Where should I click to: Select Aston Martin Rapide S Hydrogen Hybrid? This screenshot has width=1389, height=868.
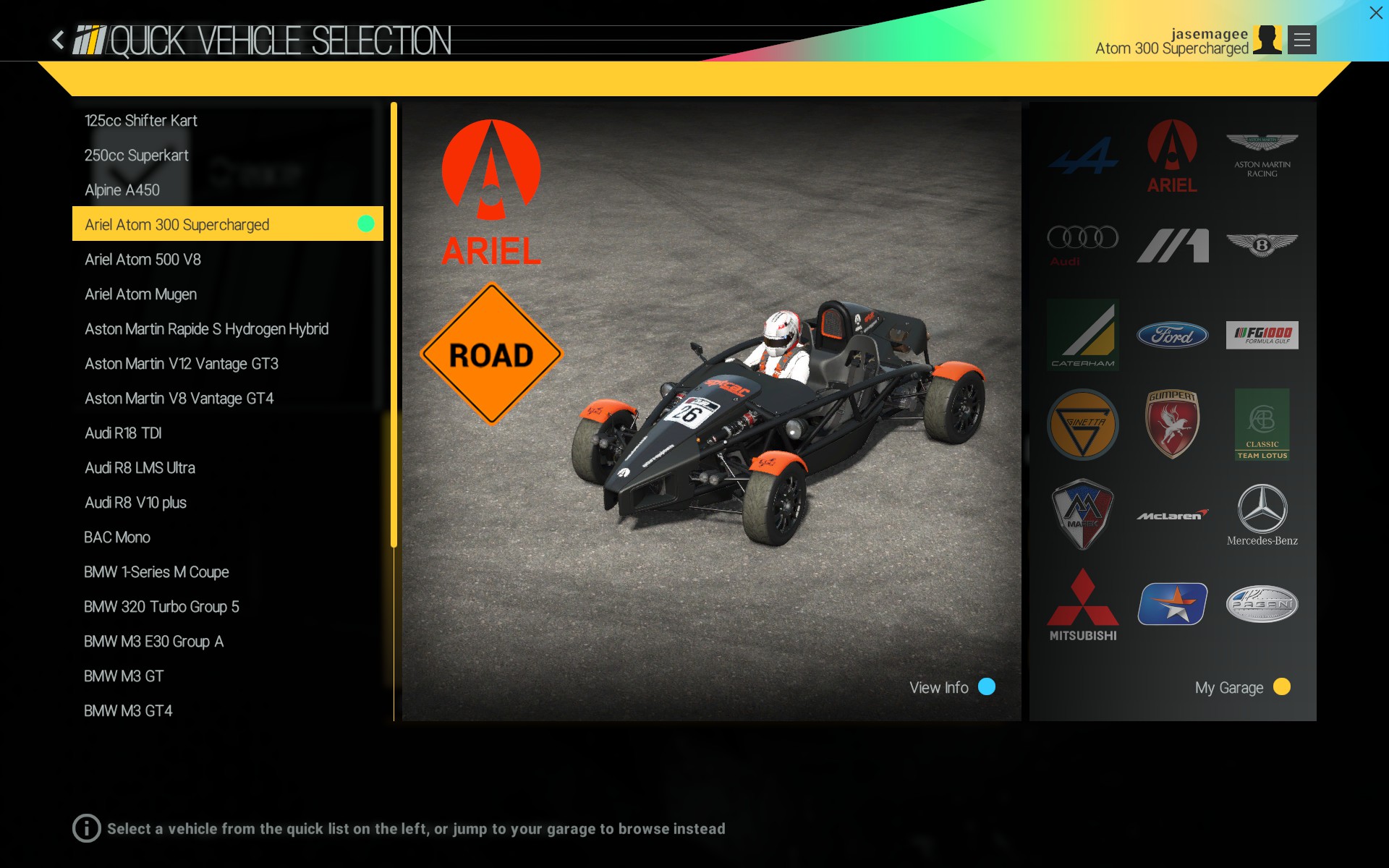pos(206,329)
